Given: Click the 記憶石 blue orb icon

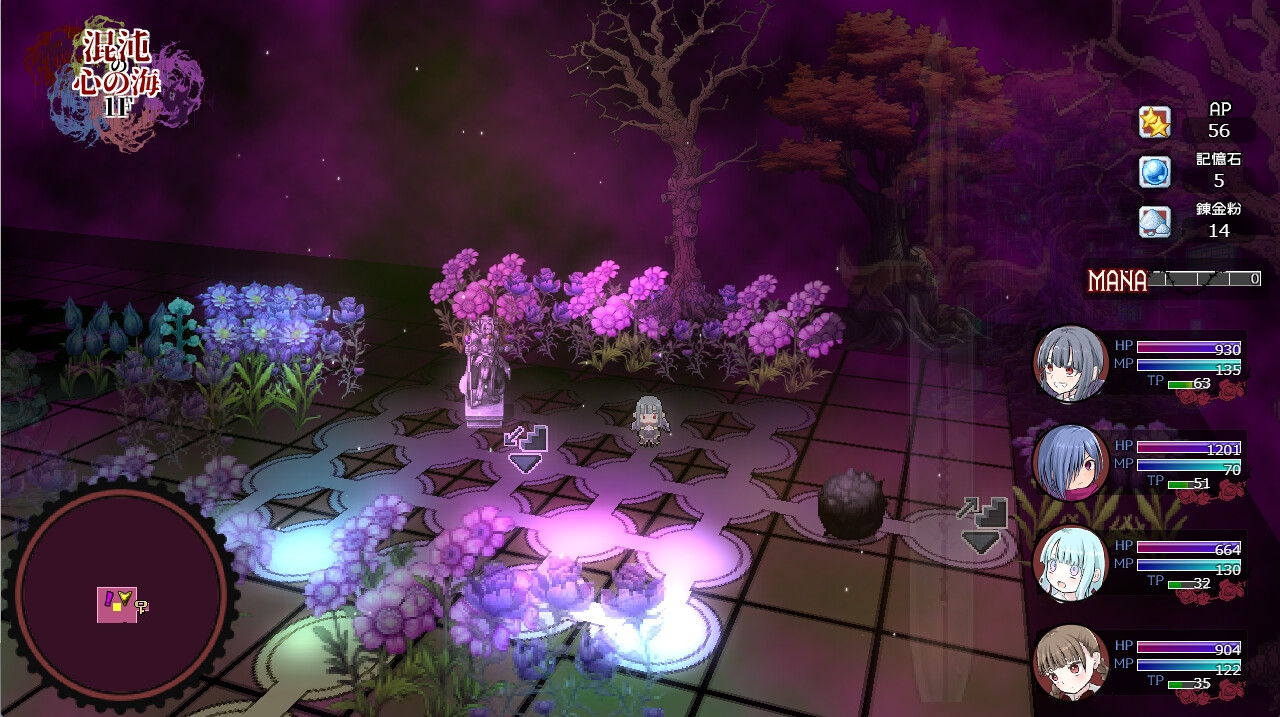Looking at the screenshot, I should point(1154,172).
